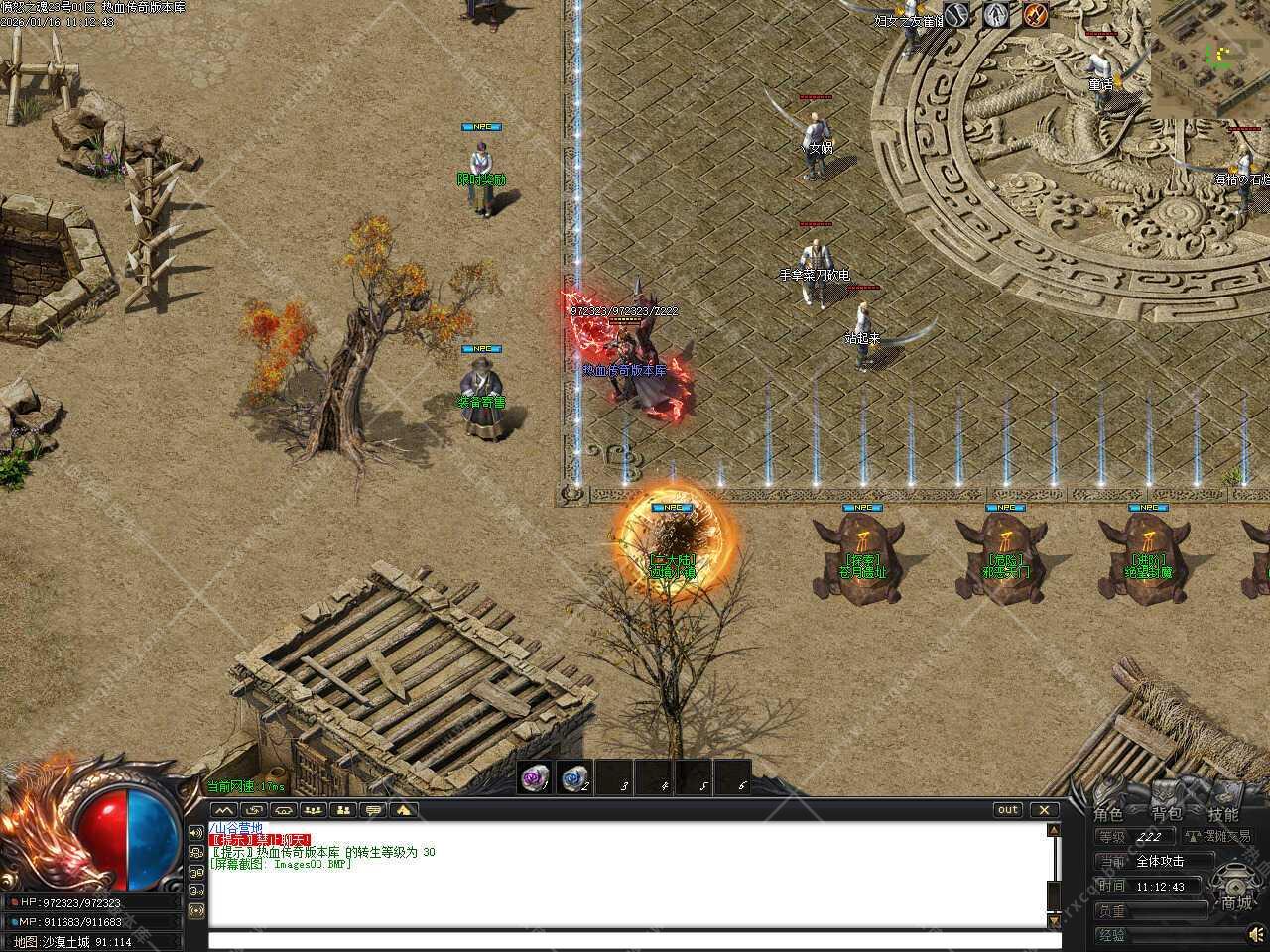1270x952 pixels.
Task: Select the speech-bubble chat channel tab
Action: pos(373,810)
